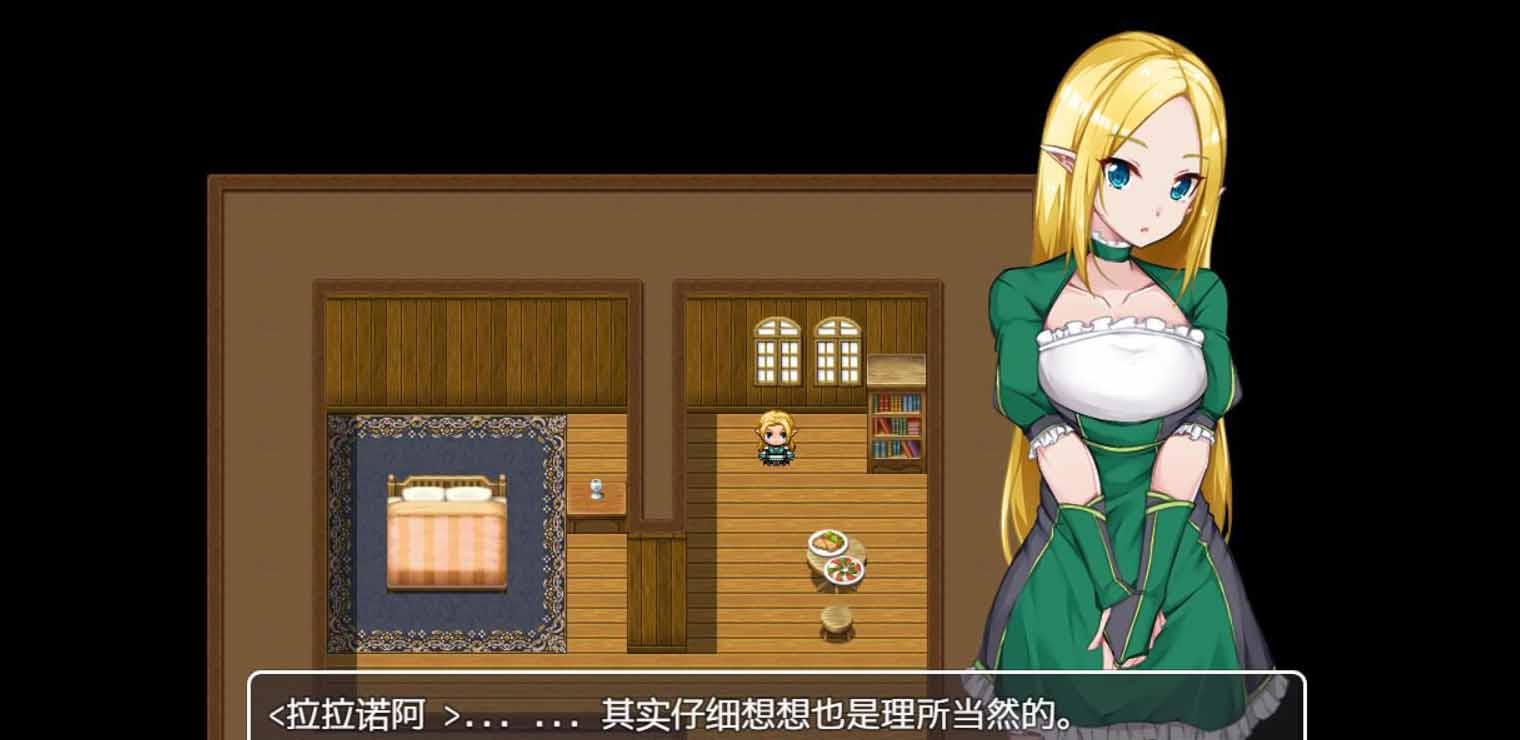This screenshot has height=740, width=1520.
Task: Click the vase on the desk
Action: [x=597, y=487]
